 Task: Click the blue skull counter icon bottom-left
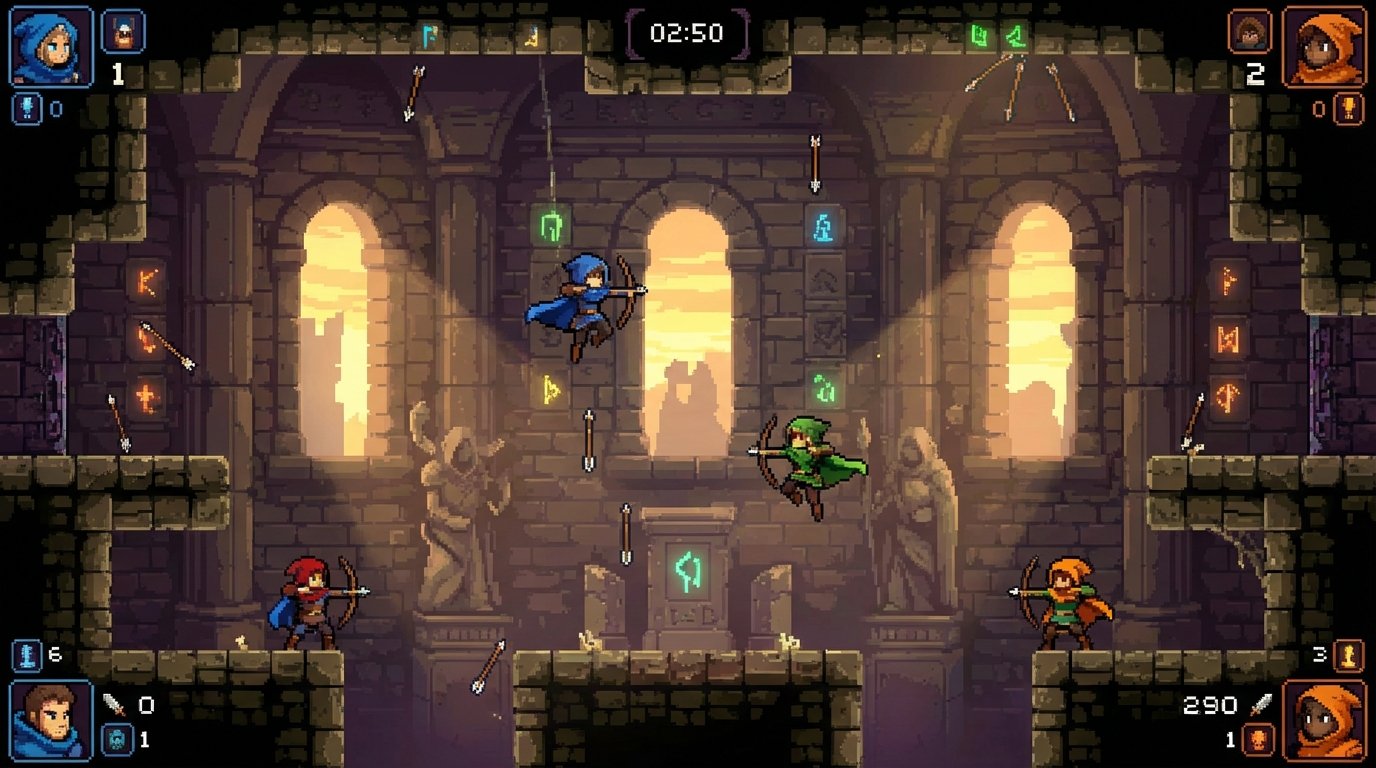click(x=117, y=739)
